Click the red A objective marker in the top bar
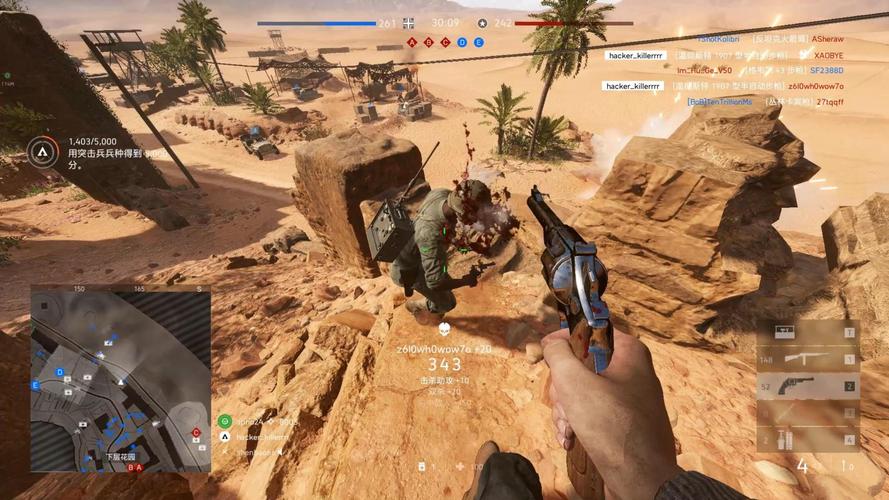This screenshot has width=889, height=500. (x=411, y=42)
